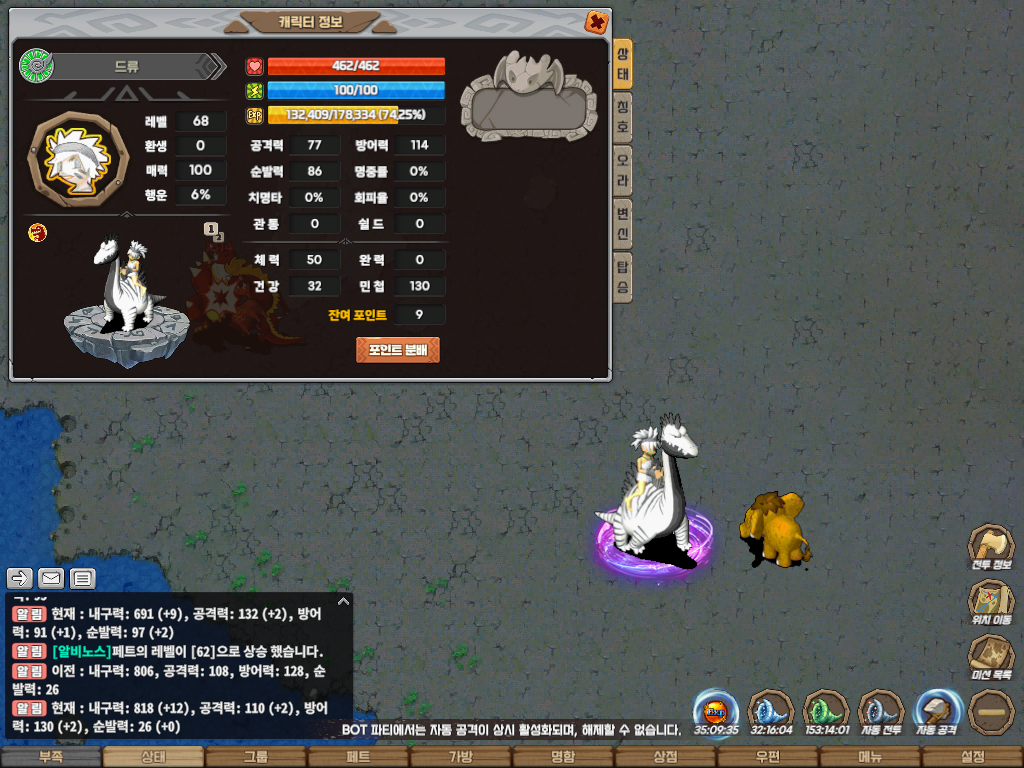Open the 부족 tribe menu
Screen dimensions: 1024x768
point(51,757)
